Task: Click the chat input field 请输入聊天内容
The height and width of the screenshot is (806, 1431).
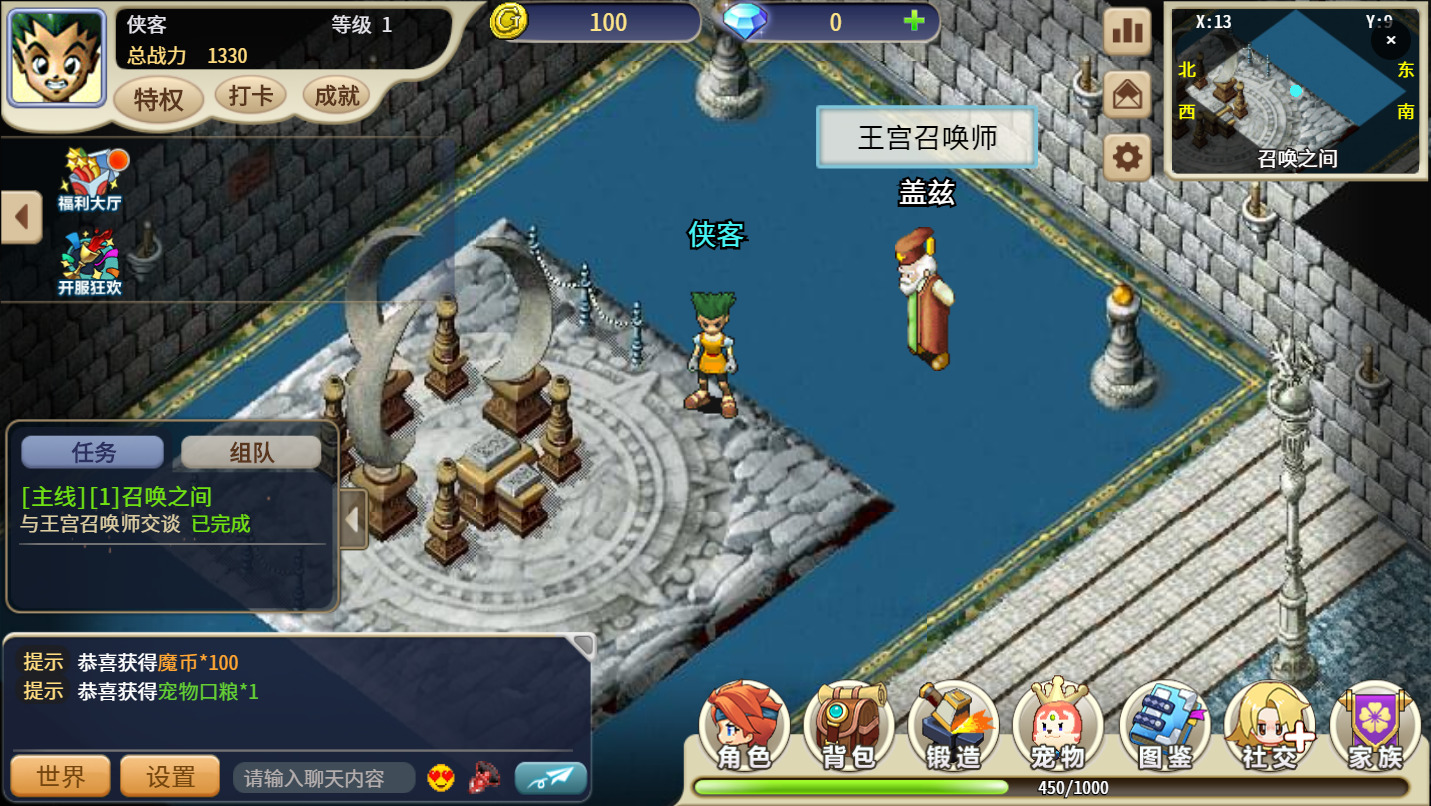Action: click(x=322, y=776)
